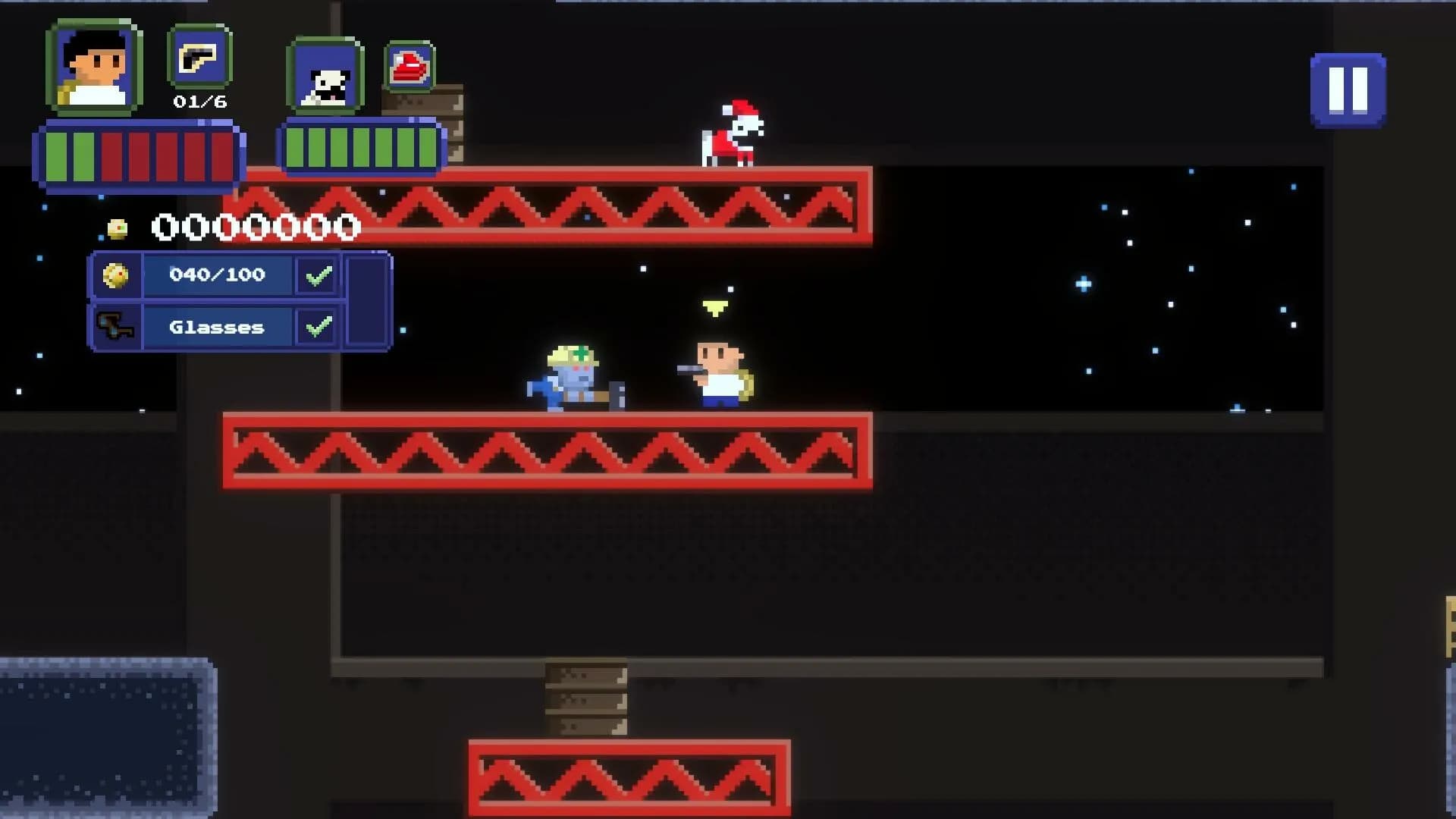
Task: Expand the 040/100 objective row
Action: [x=216, y=275]
